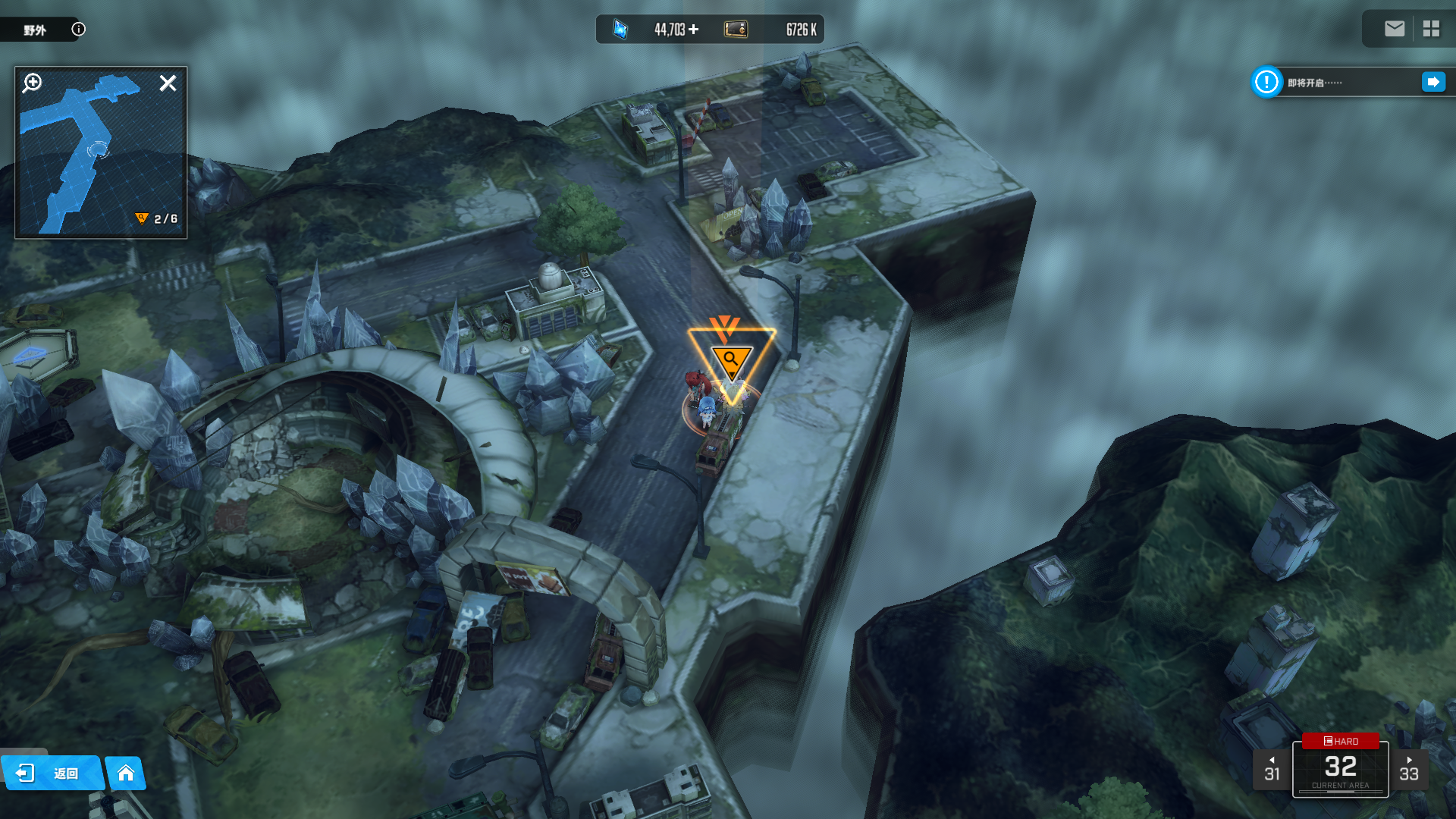Close the minimap panel

[x=168, y=83]
